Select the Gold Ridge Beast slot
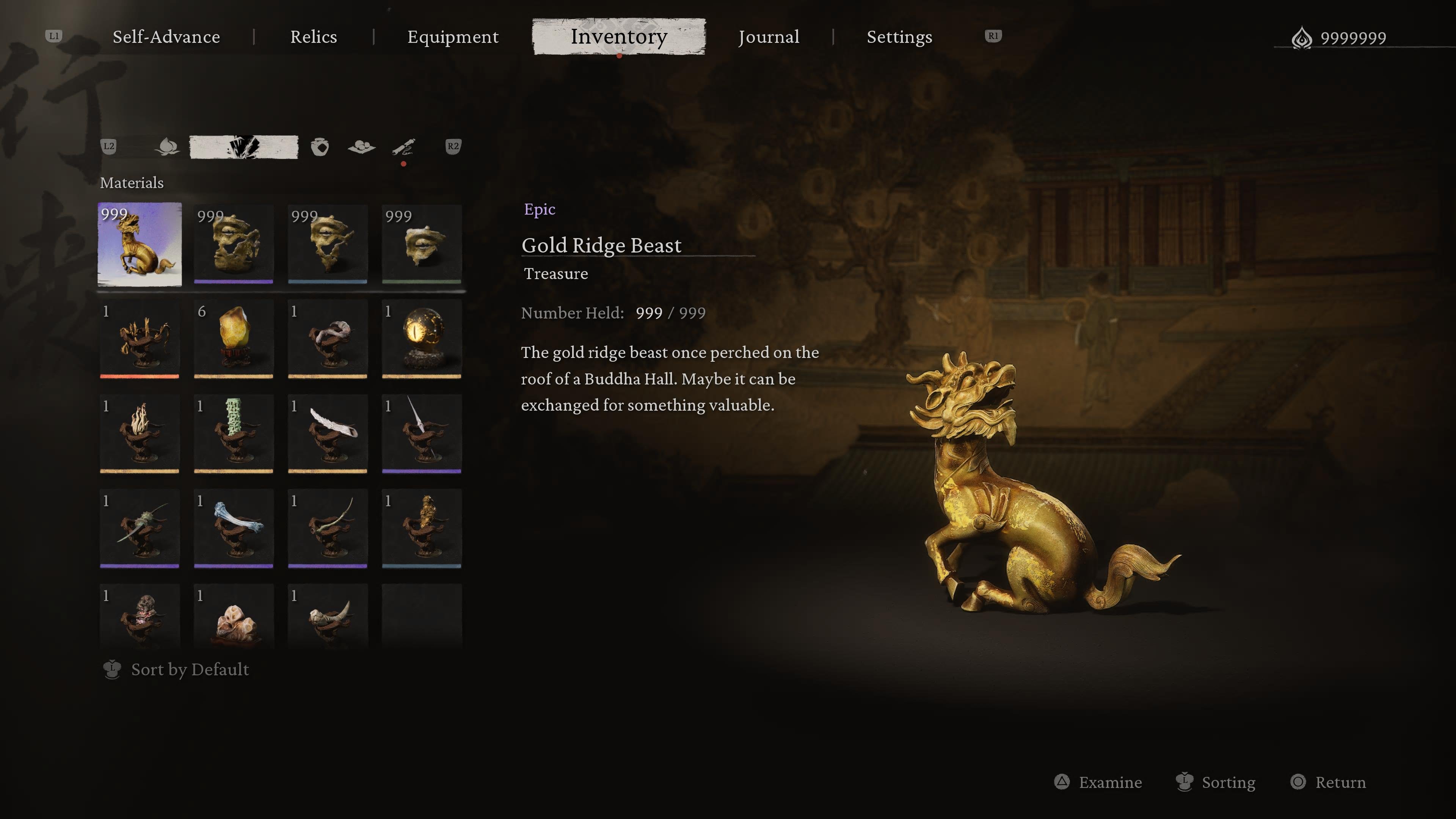Screen dimensions: 1456x819 (x=140, y=245)
